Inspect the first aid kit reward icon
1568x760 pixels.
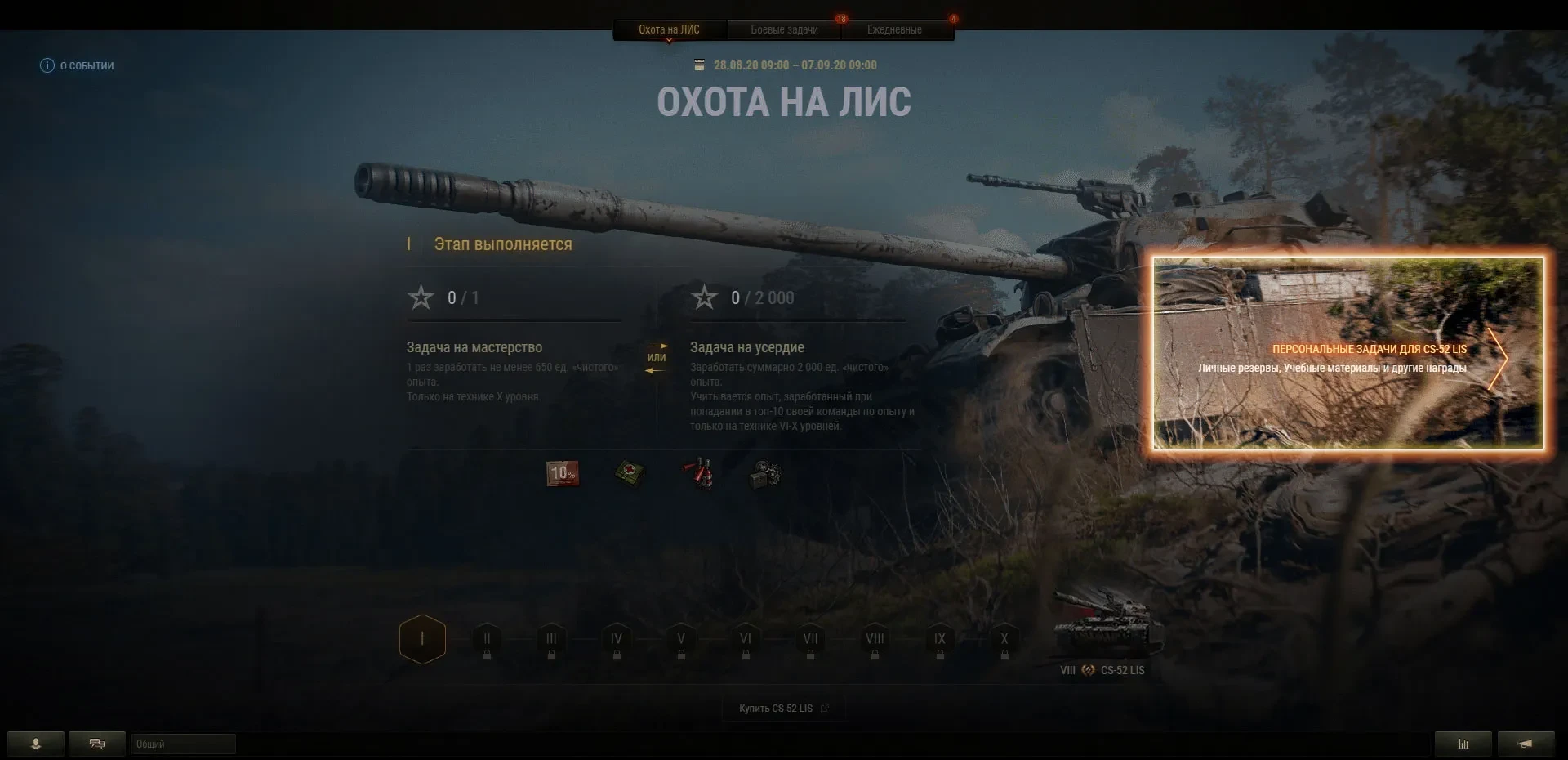(x=630, y=473)
